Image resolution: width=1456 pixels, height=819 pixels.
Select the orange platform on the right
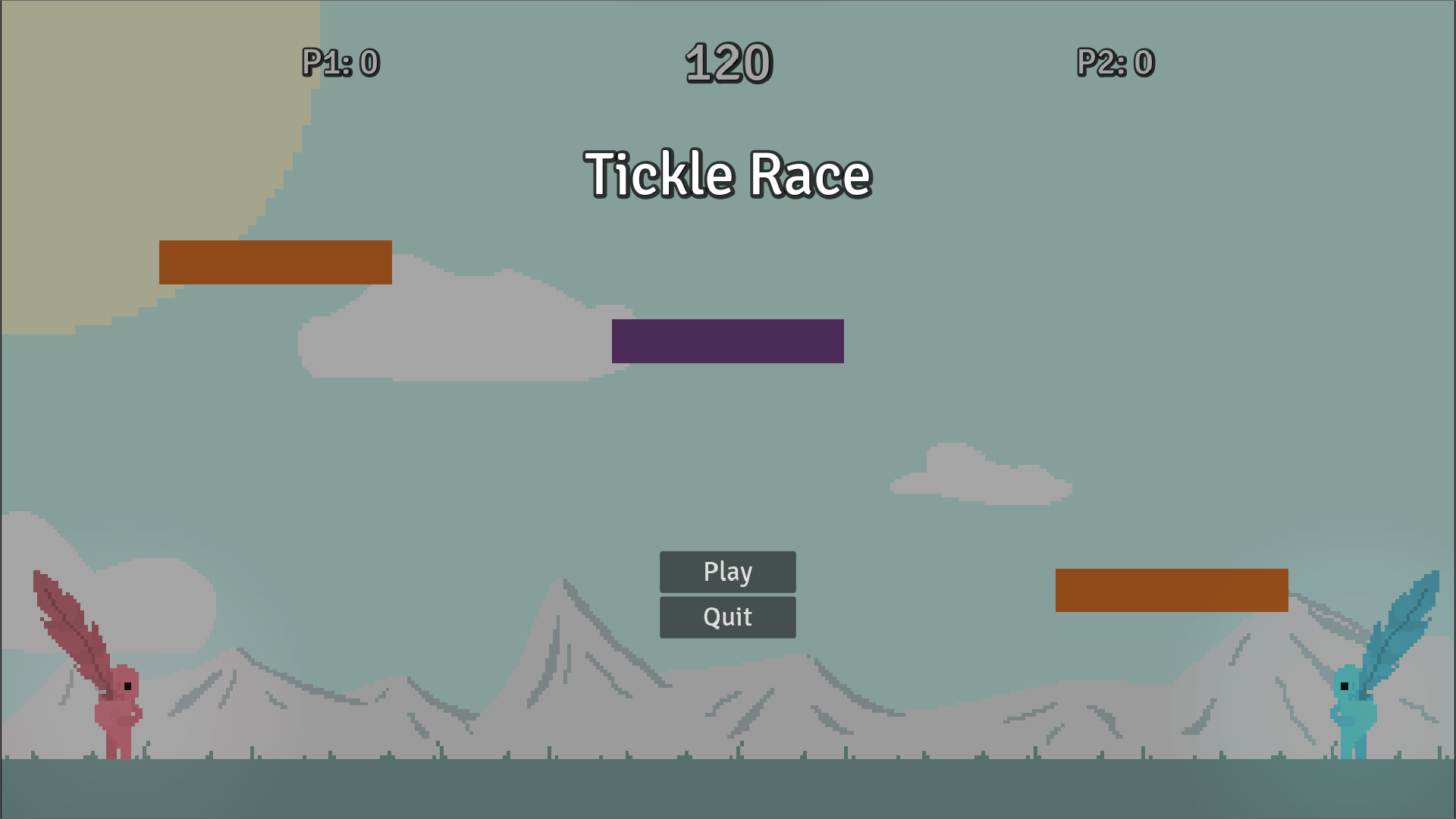click(1173, 591)
